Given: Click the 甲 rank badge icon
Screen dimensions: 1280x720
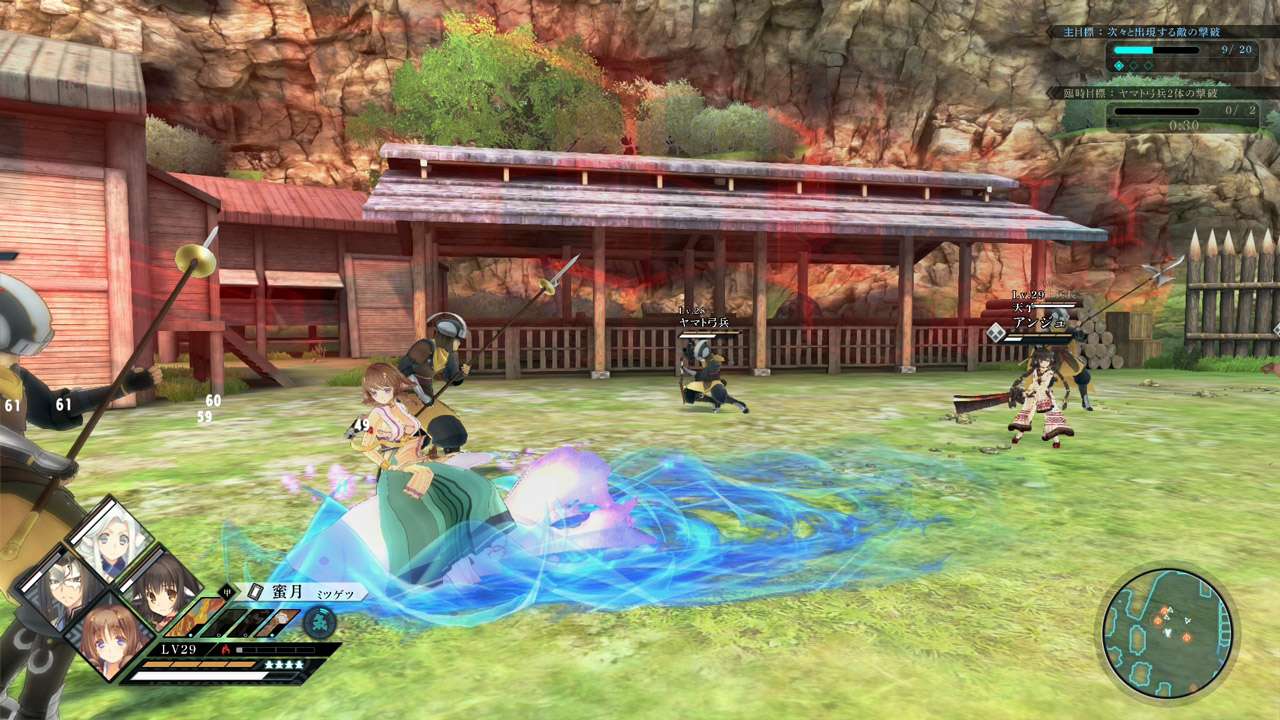Looking at the screenshot, I should click(x=227, y=591).
